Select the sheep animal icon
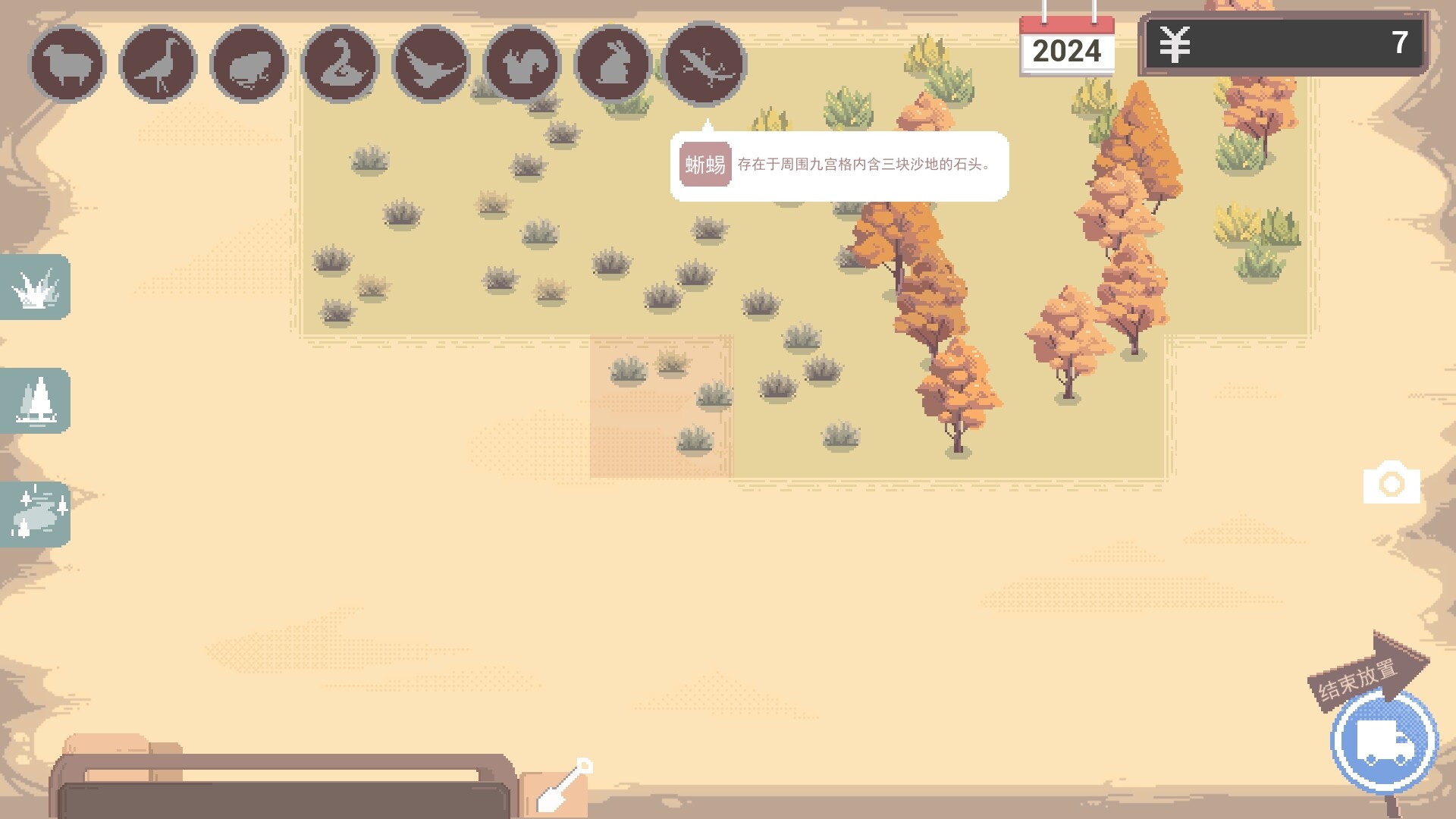1456x819 pixels. (68, 63)
